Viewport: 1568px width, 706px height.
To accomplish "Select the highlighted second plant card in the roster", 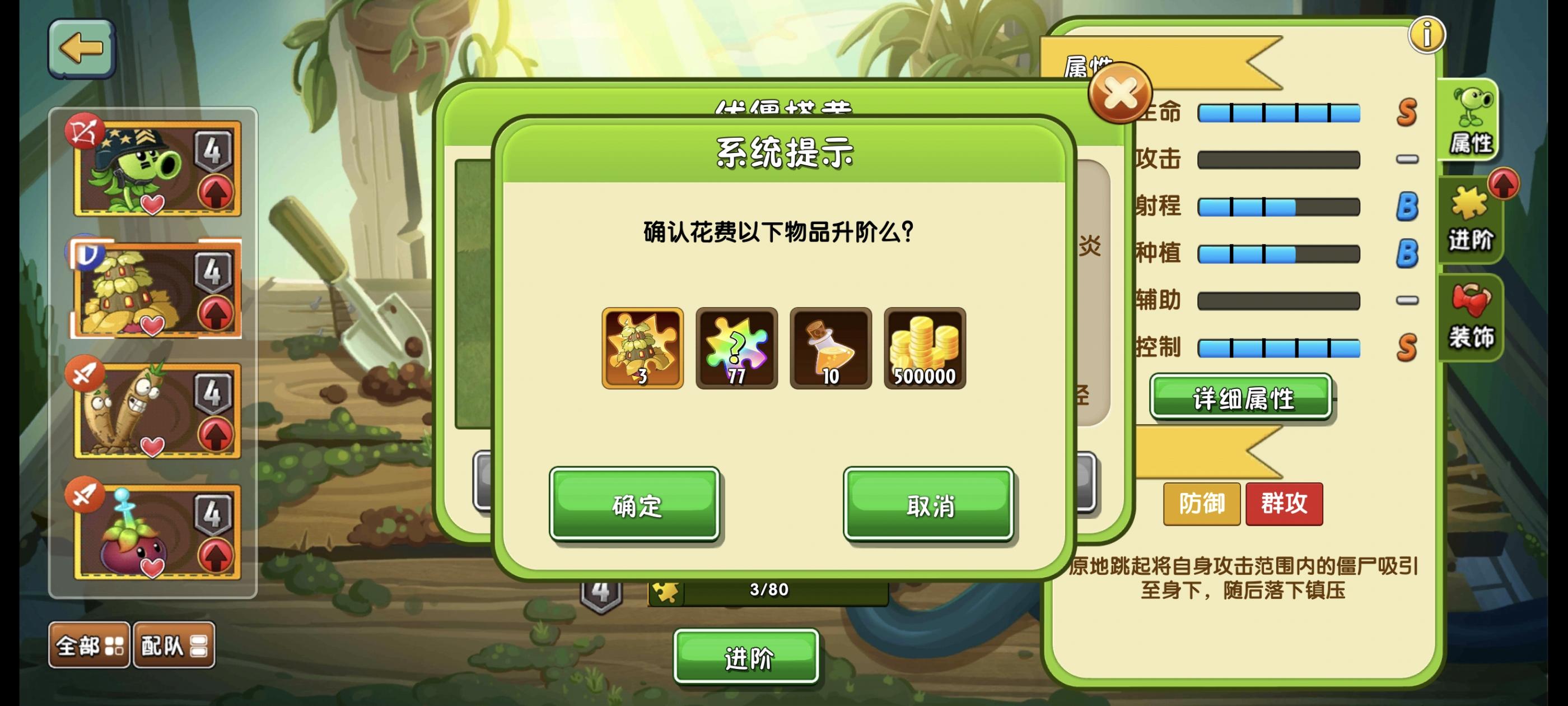I will 154,286.
